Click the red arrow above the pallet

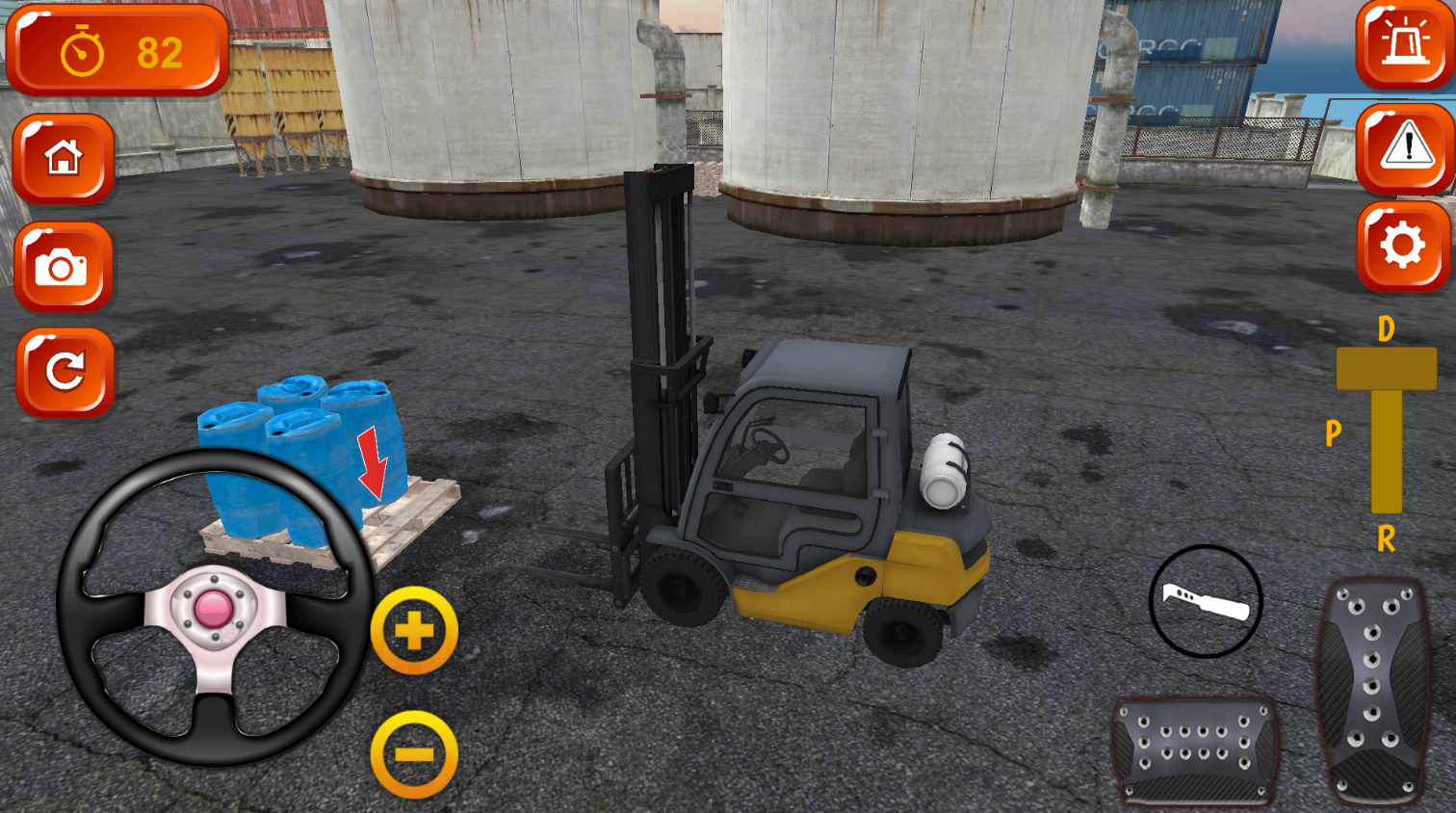pyautogui.click(x=374, y=462)
